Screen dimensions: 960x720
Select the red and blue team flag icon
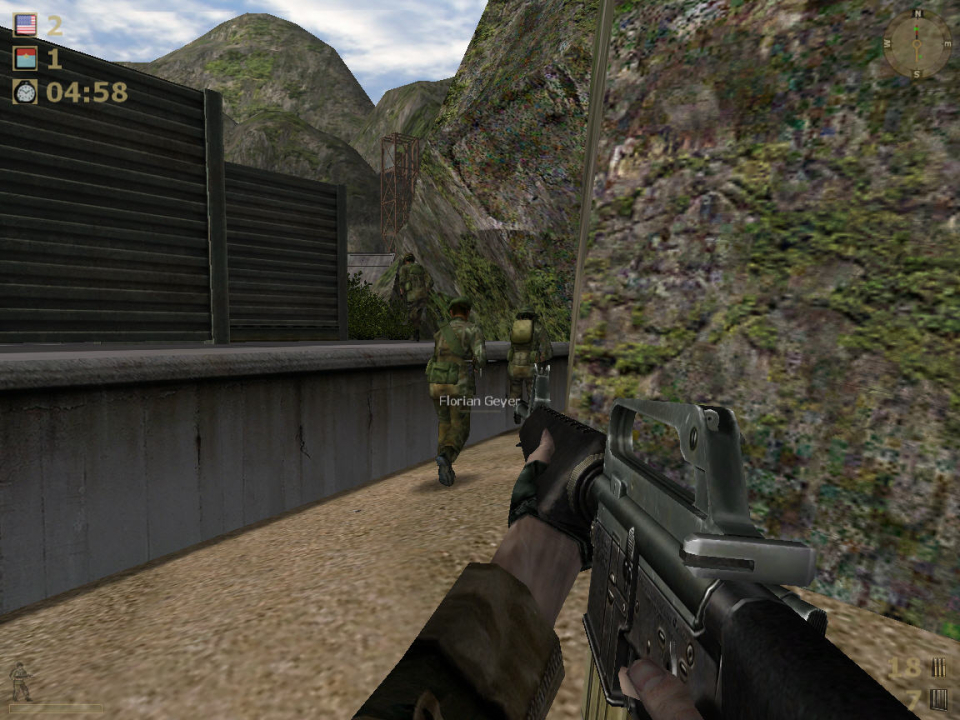pyautogui.click(x=25, y=58)
